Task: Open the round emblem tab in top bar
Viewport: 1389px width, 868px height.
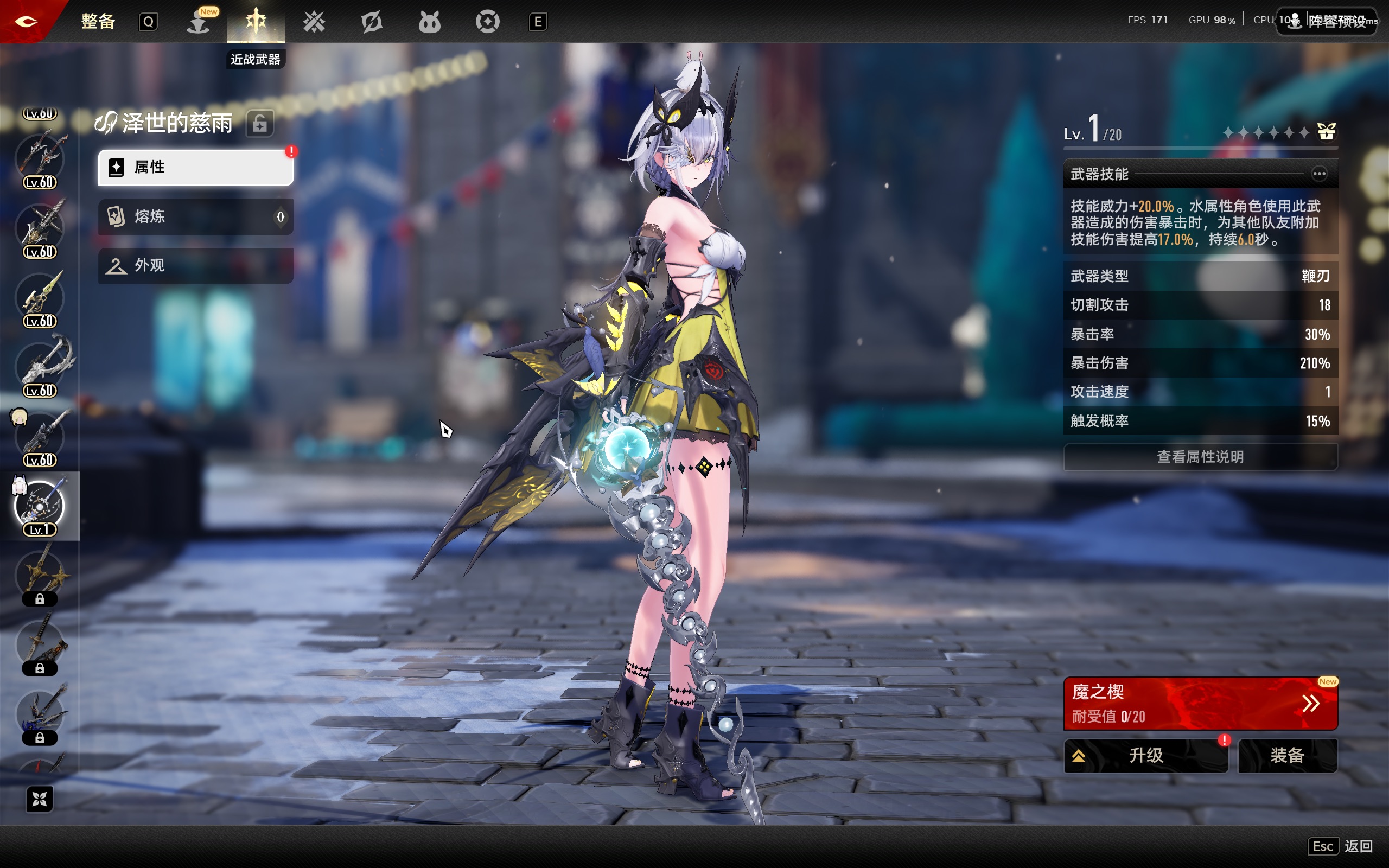Action: tap(487, 22)
